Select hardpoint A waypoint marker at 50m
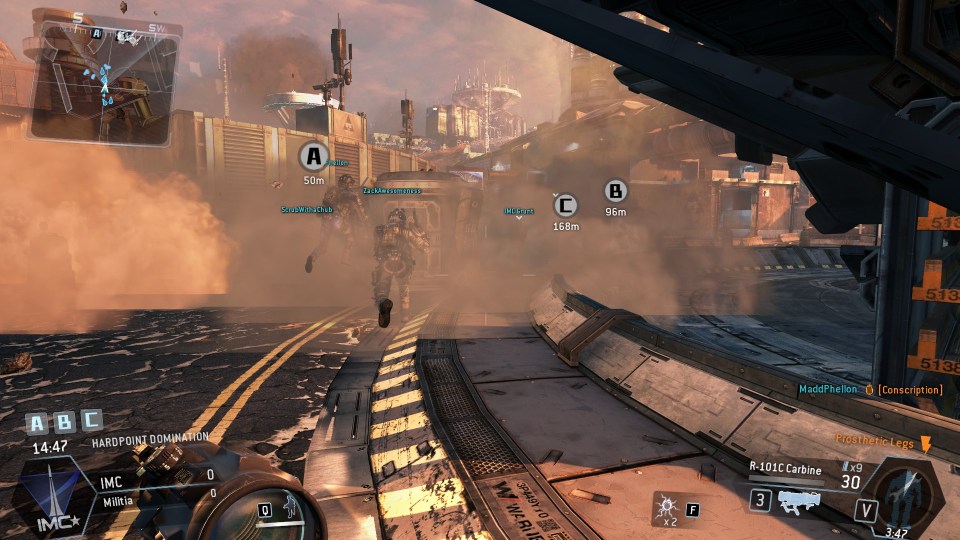 click(x=314, y=156)
